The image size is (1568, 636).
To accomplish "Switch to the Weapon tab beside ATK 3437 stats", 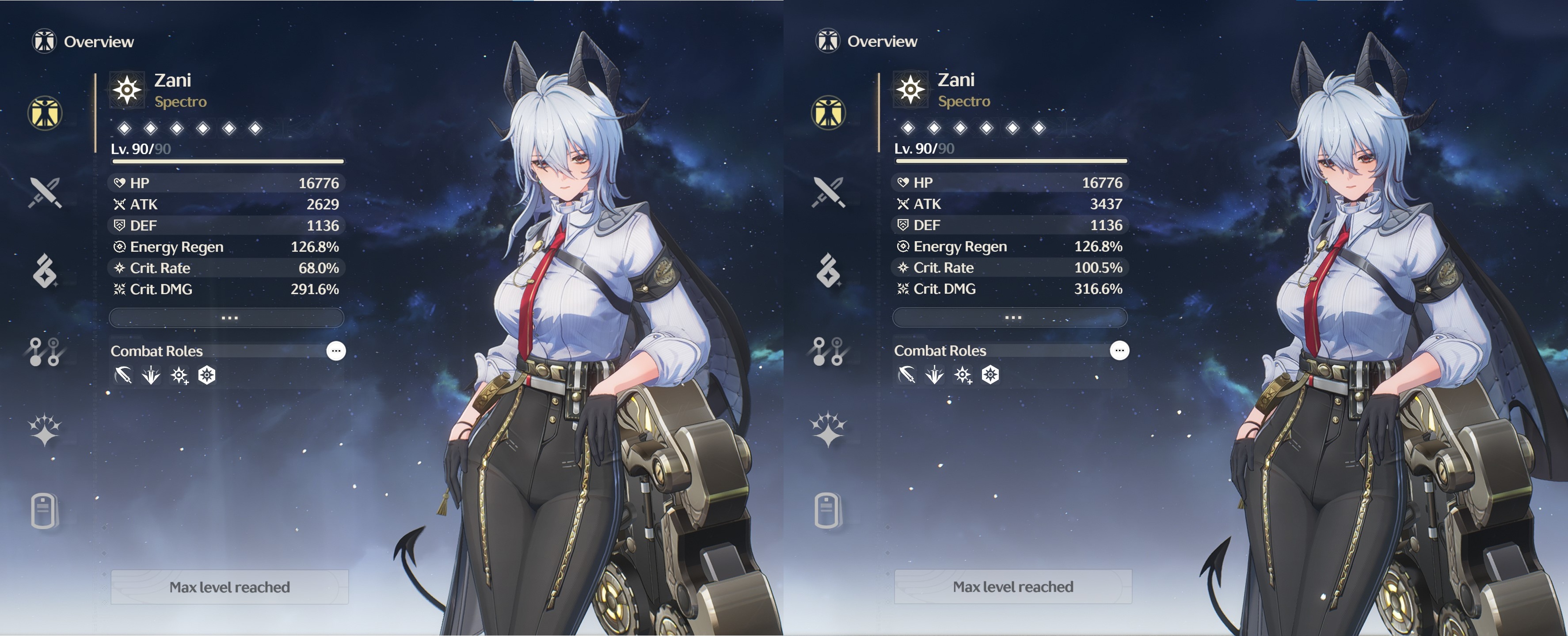I will [x=829, y=193].
